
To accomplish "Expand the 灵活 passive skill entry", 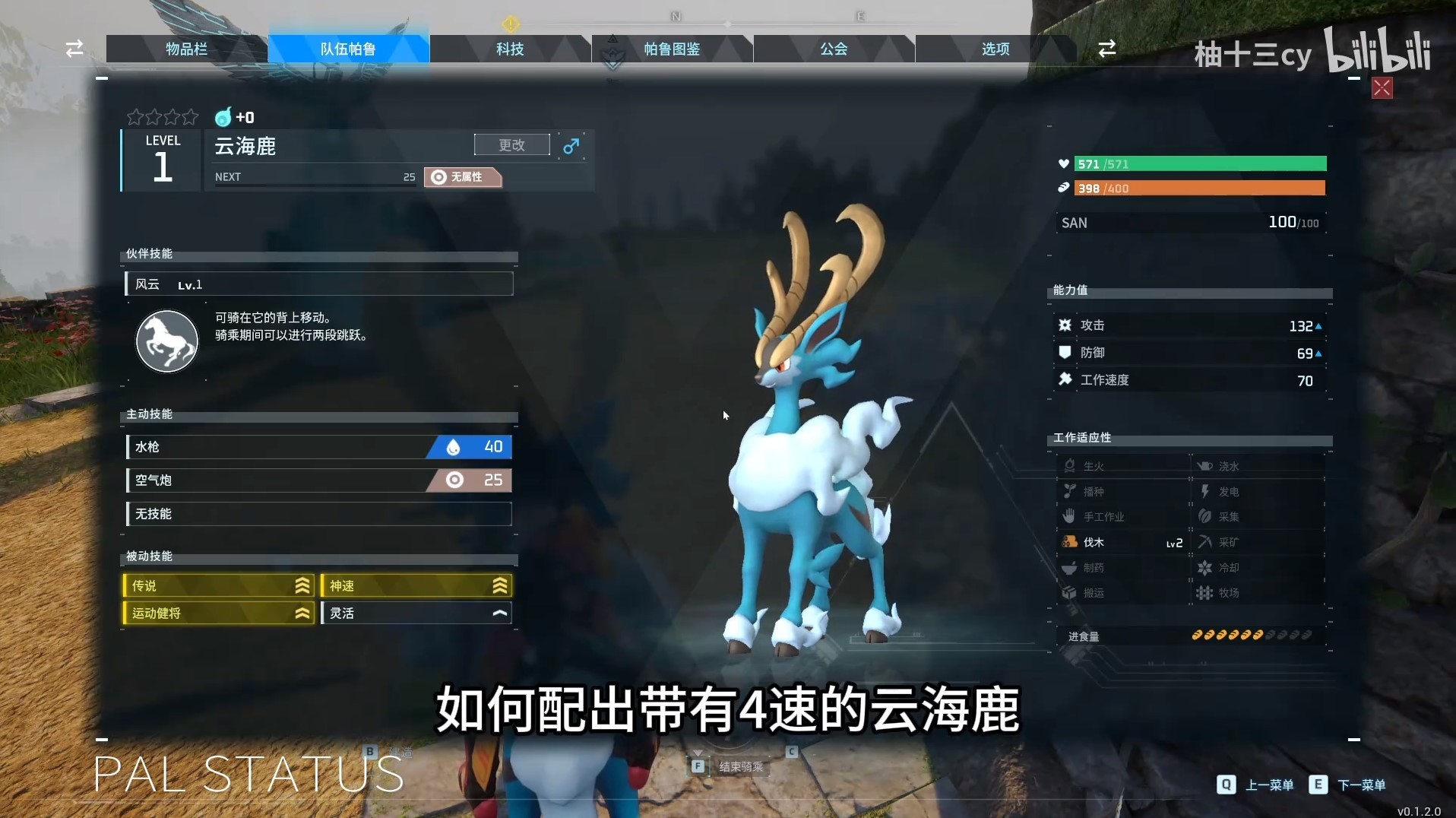I will point(416,613).
